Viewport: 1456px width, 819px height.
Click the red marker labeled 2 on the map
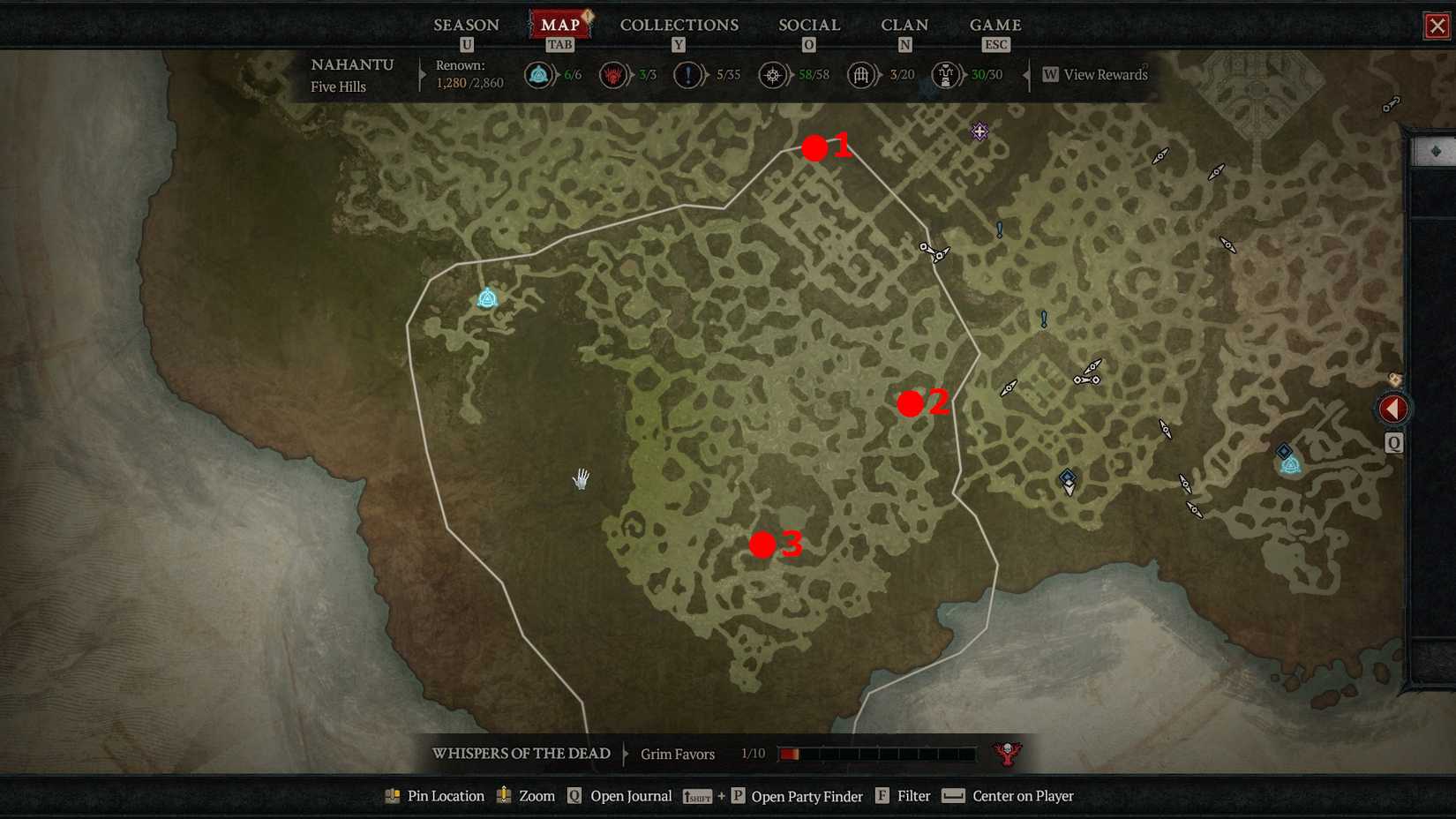click(x=911, y=404)
